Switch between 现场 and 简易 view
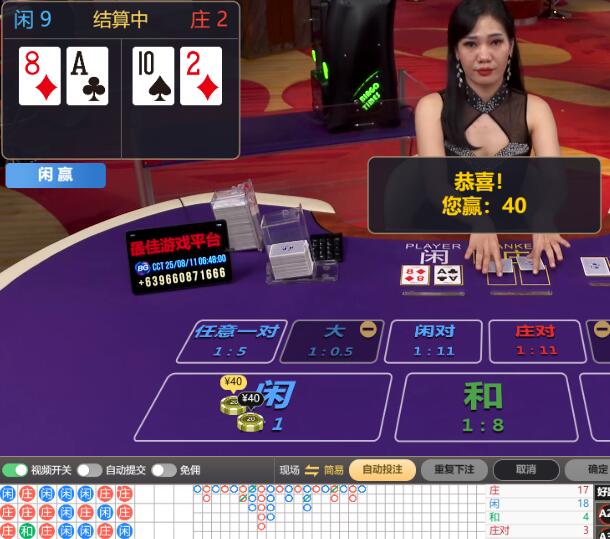 [311, 470]
